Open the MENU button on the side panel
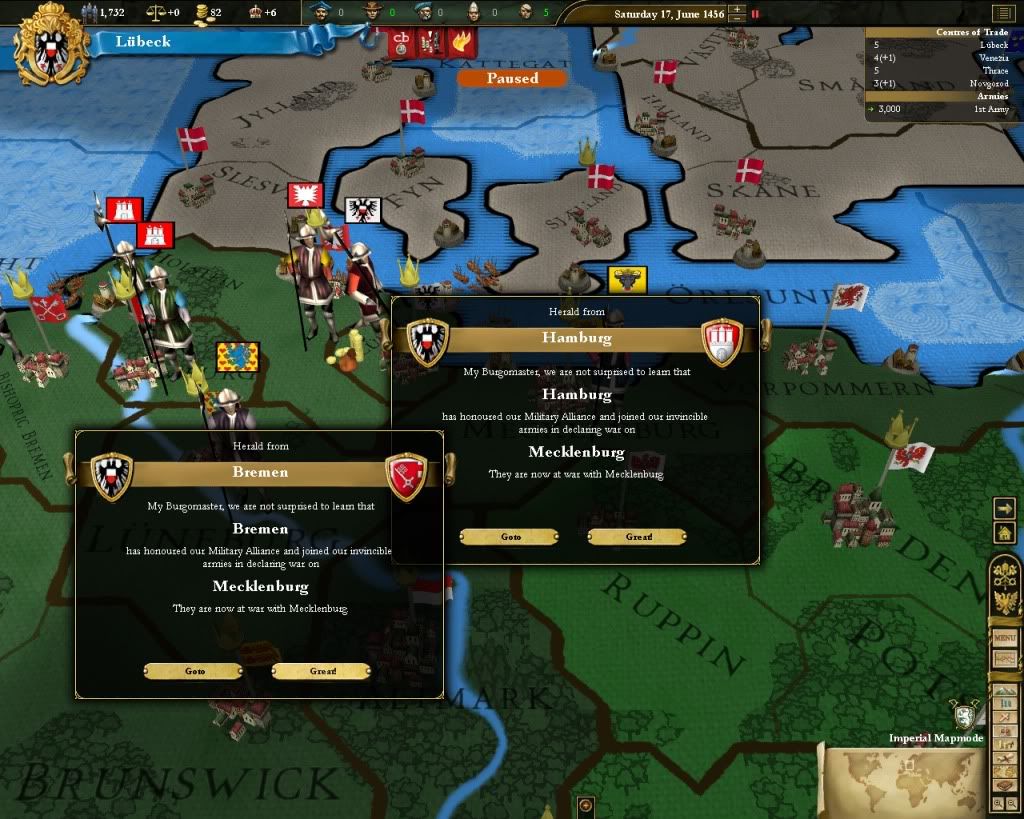Image resolution: width=1024 pixels, height=819 pixels. [x=1004, y=638]
